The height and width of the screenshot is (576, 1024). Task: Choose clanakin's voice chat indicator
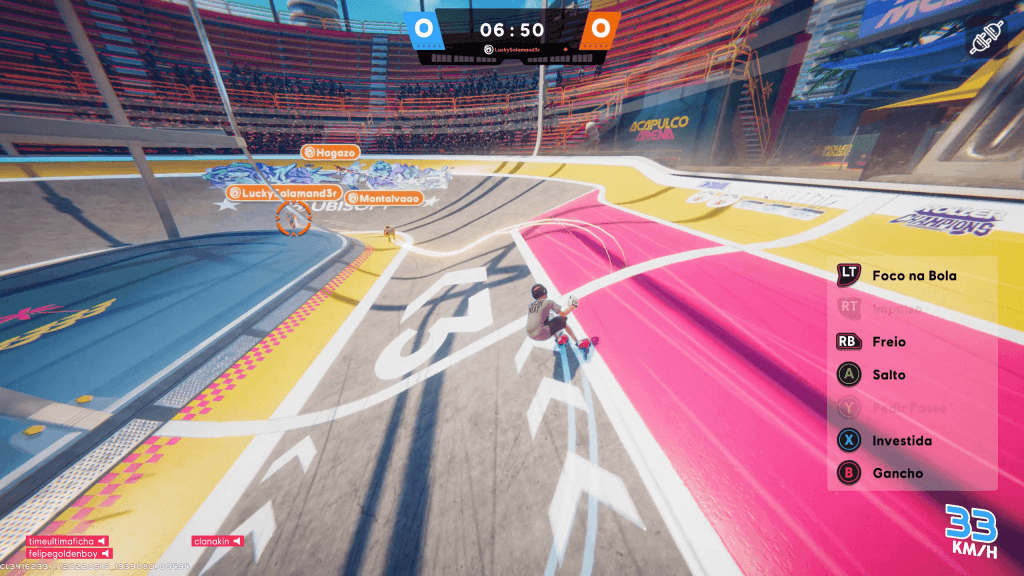pyautogui.click(x=218, y=541)
